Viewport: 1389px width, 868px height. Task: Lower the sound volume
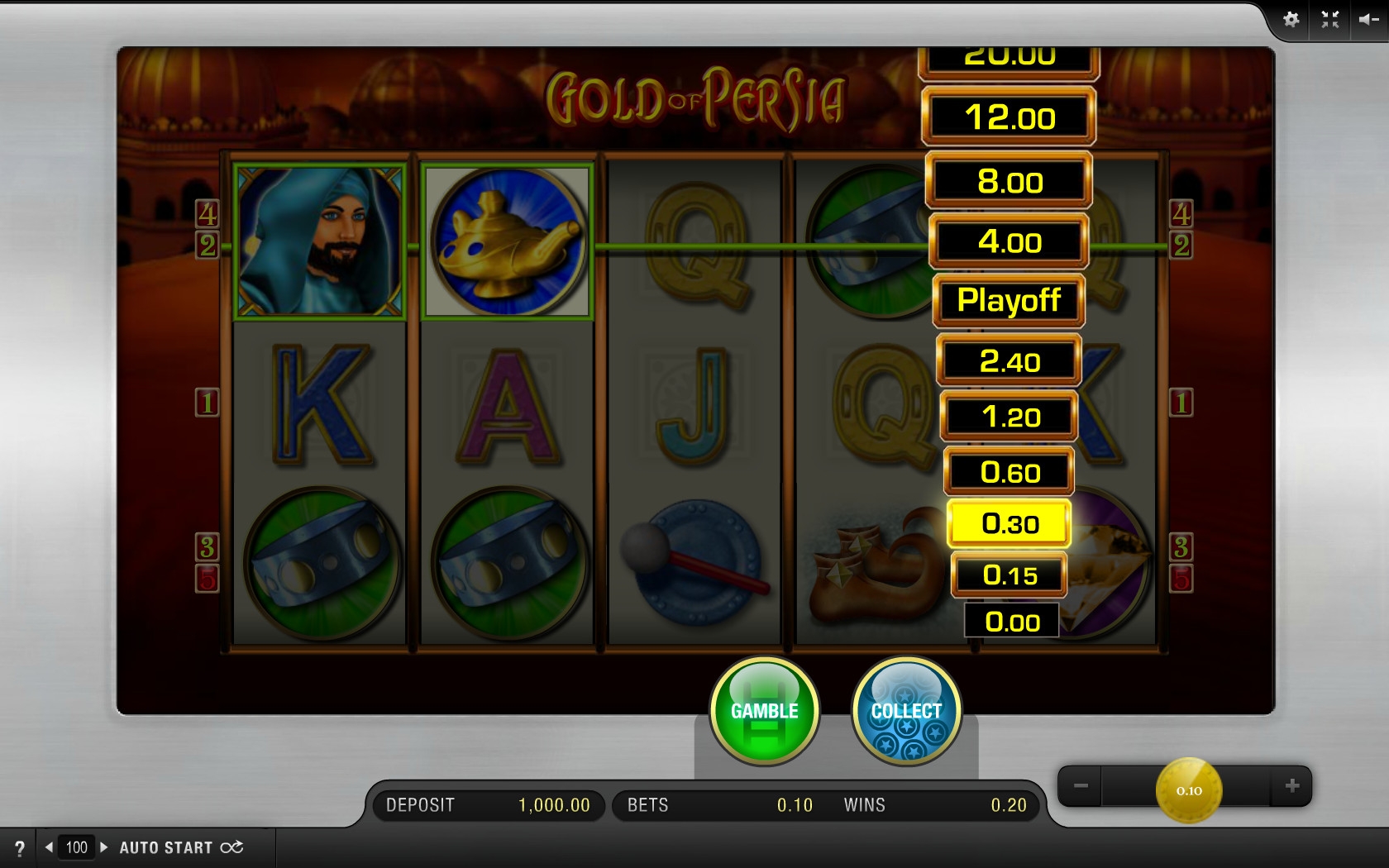(1368, 20)
